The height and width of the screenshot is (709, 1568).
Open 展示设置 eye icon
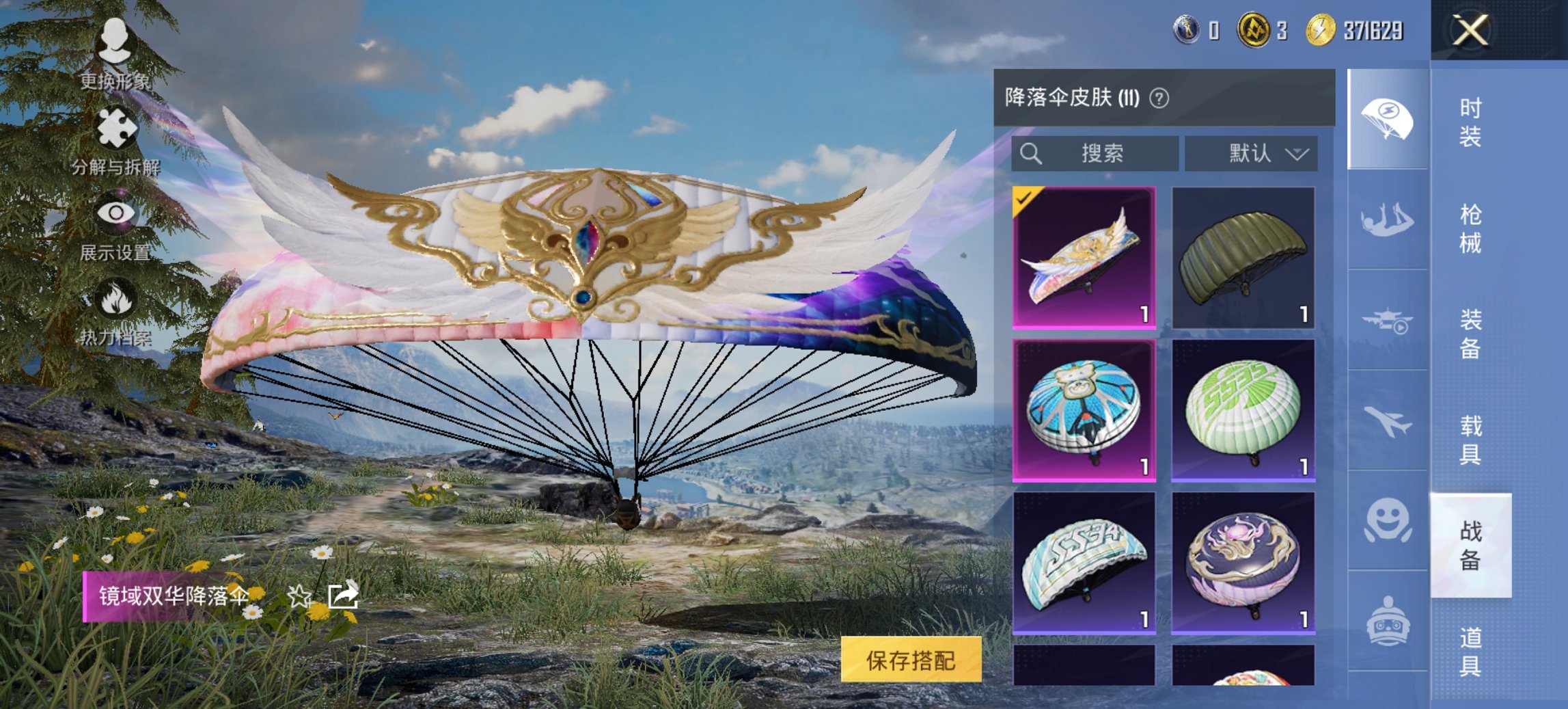pos(118,213)
